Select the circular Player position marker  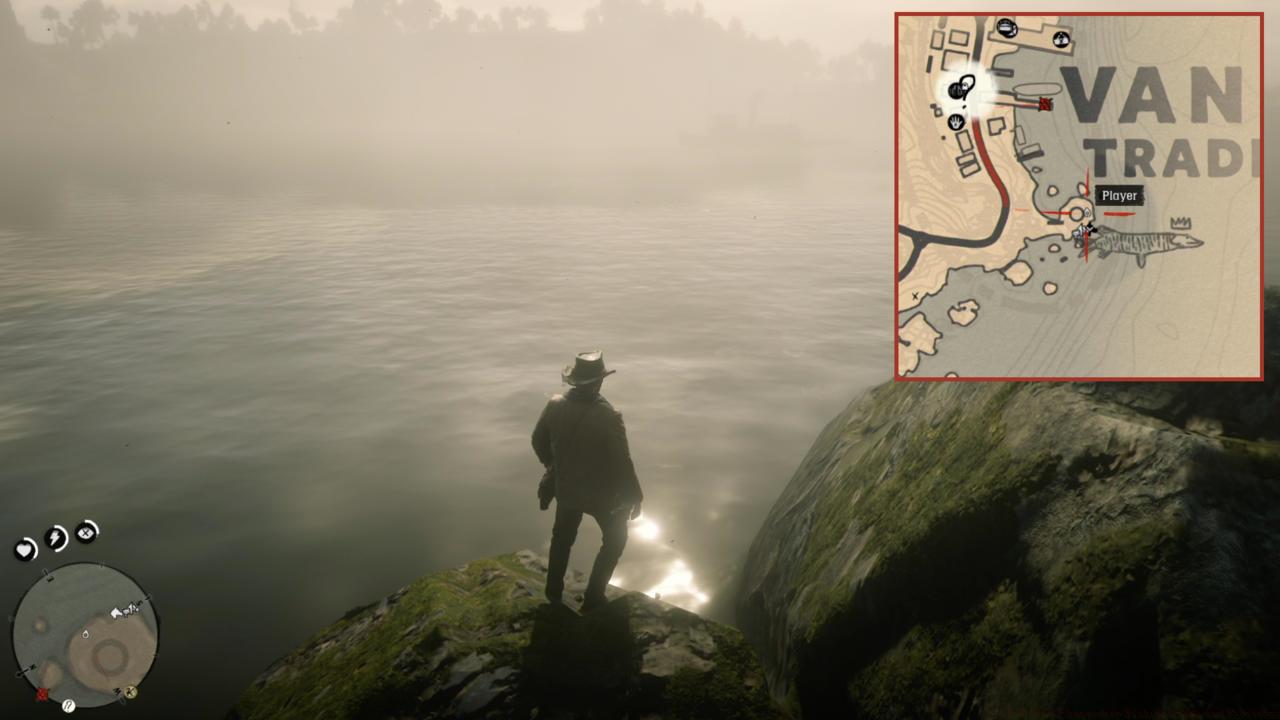[x=1078, y=212]
